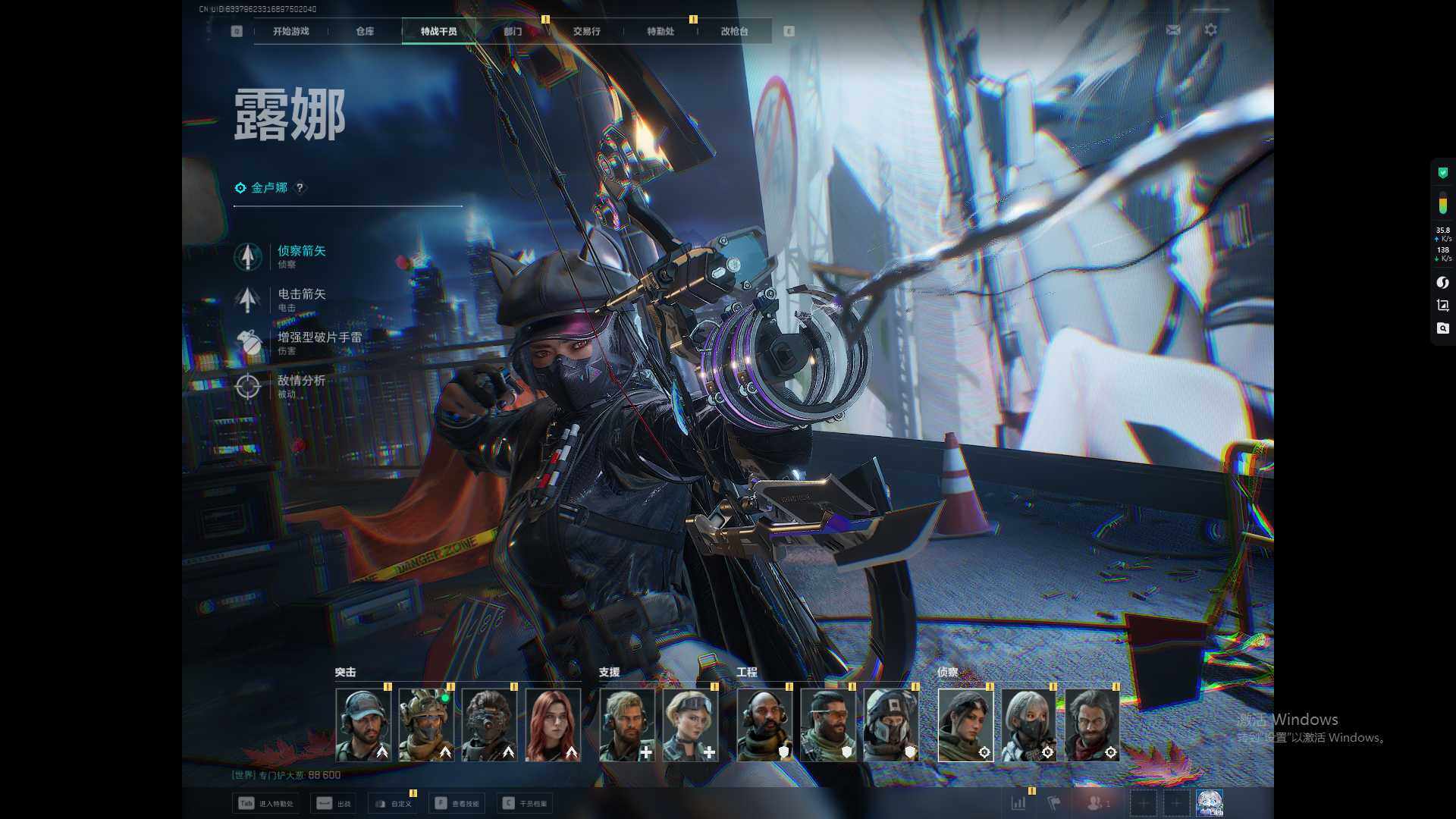Click the question mark beside 金卢娜
1456x819 pixels.
pos(300,188)
